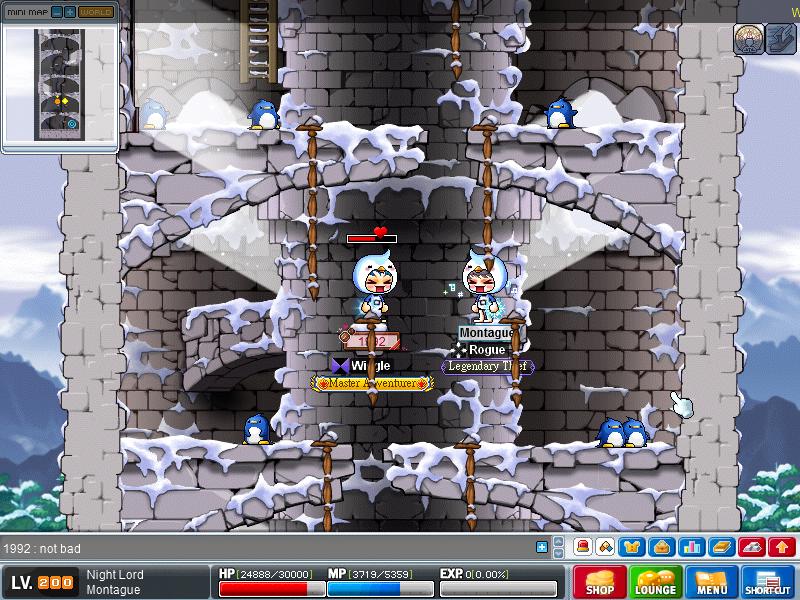Expand the chat with blue plus button
This screenshot has width=800, height=600.
click(x=542, y=547)
